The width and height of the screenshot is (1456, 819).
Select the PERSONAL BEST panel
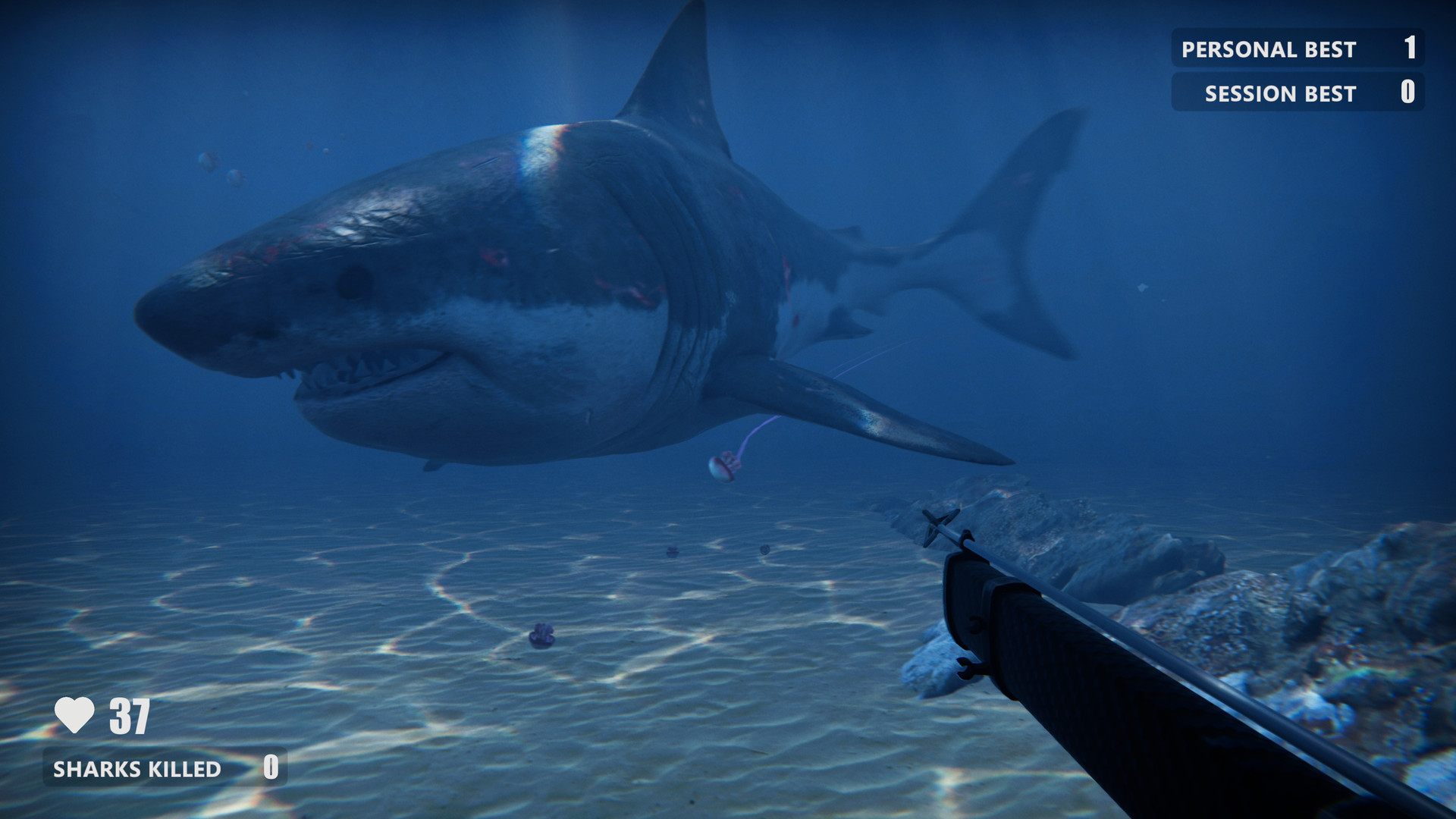click(x=1298, y=49)
